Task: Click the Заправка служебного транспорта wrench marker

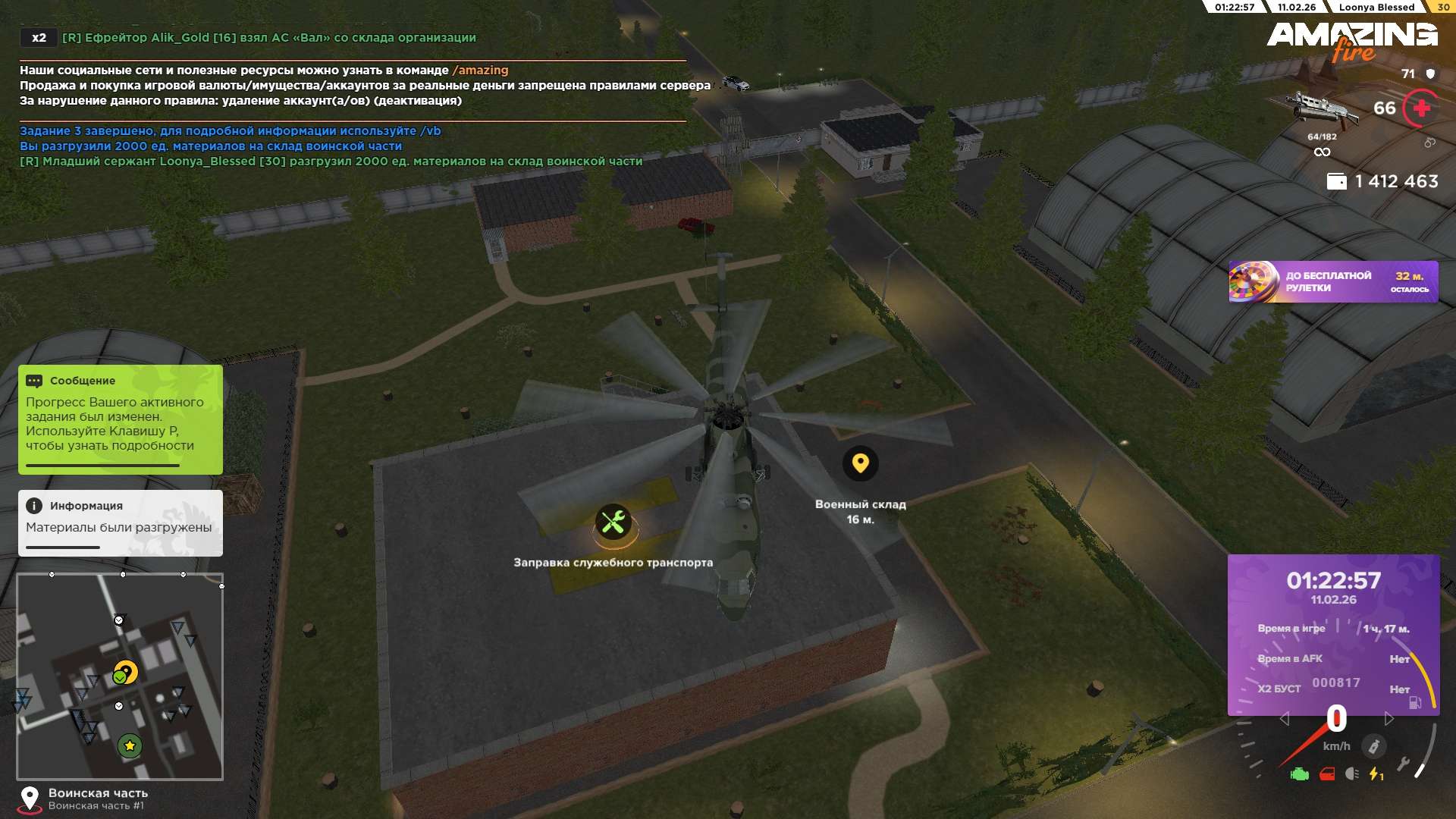Action: tap(613, 522)
